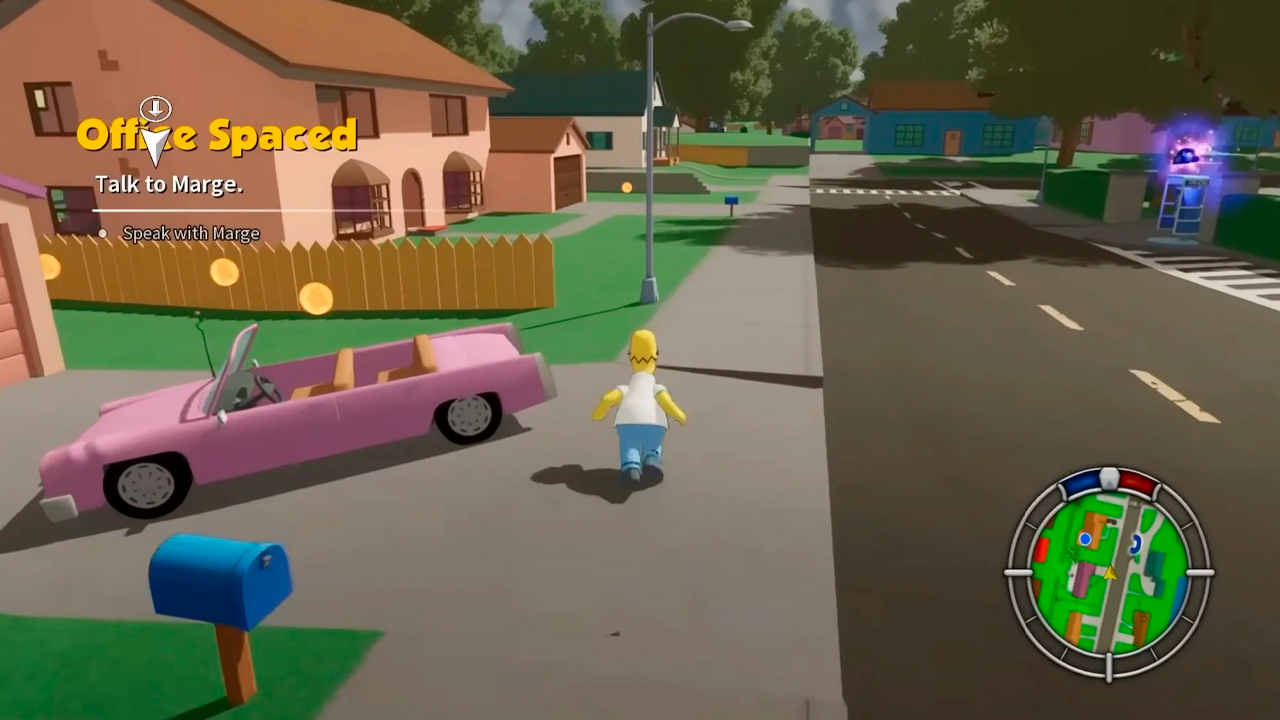Click the Speak with Marge task entry
1280x720 pixels.
190,233
